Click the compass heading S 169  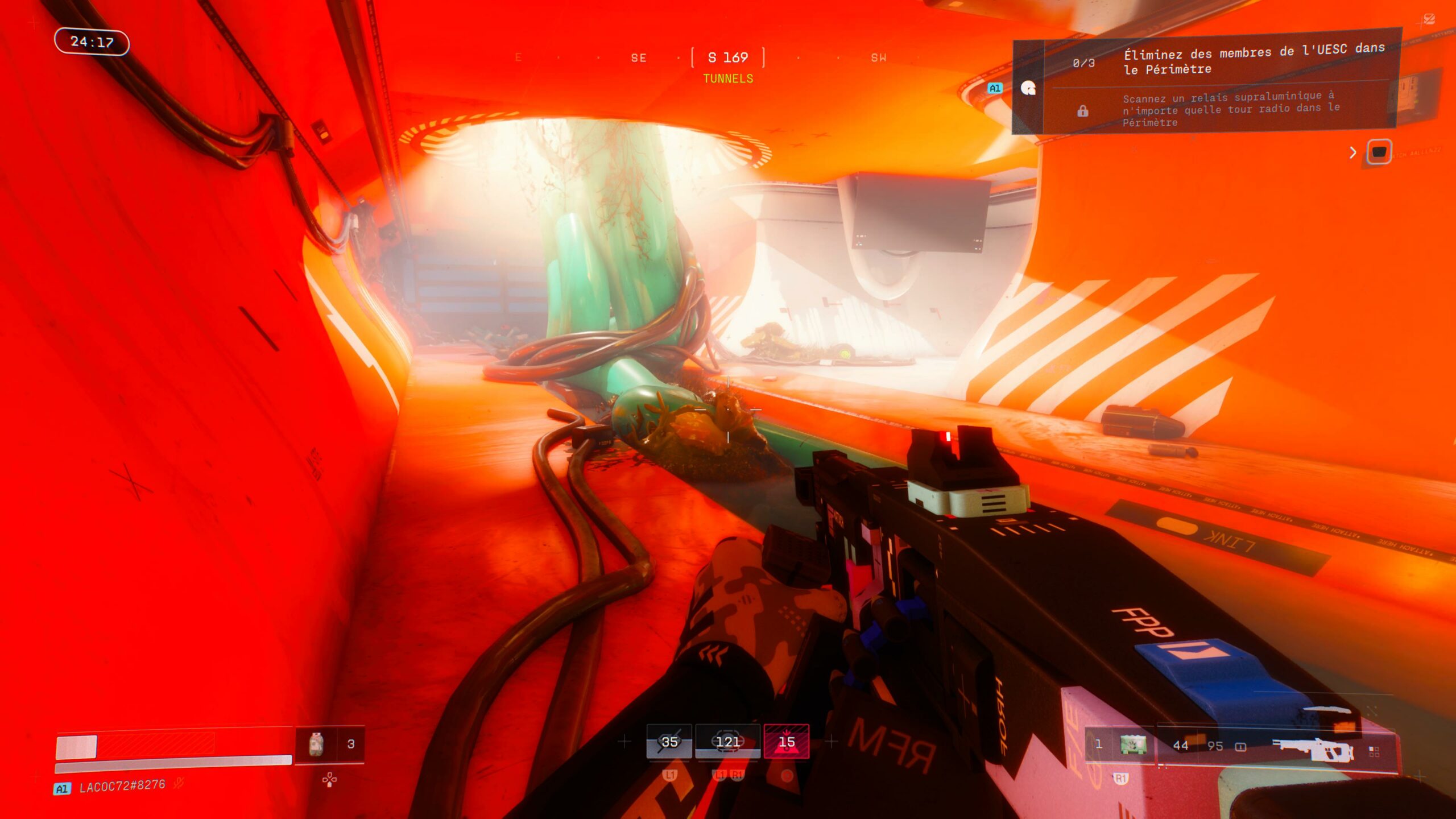[727, 57]
